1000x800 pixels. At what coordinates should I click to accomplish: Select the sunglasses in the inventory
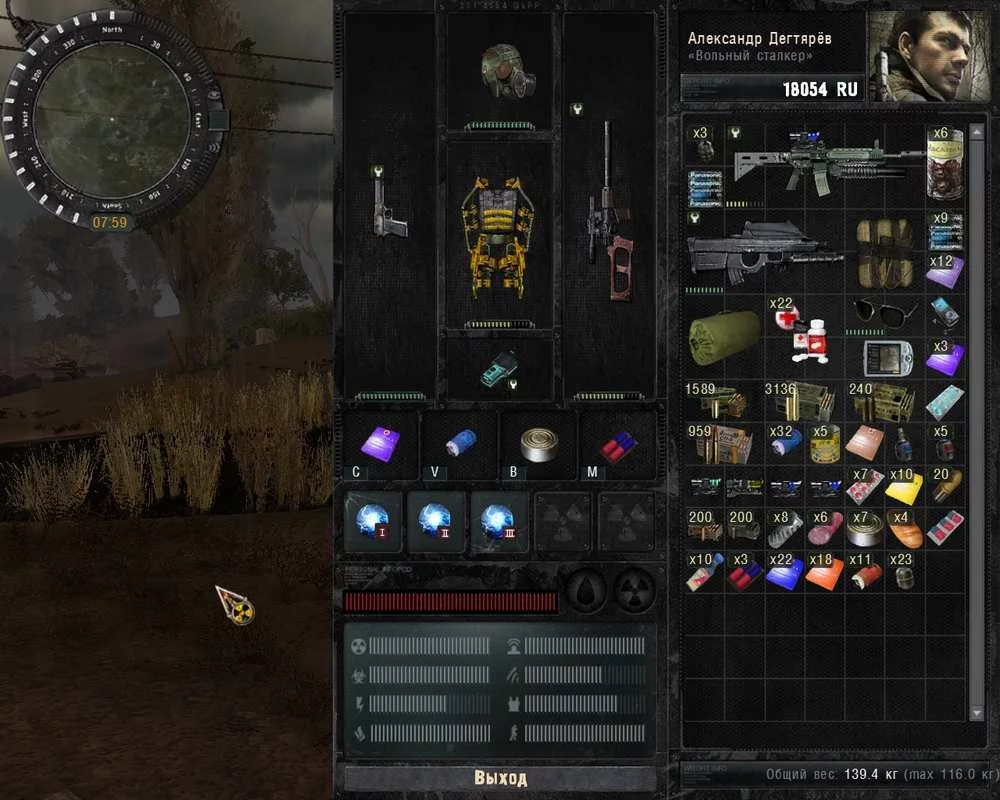(883, 313)
